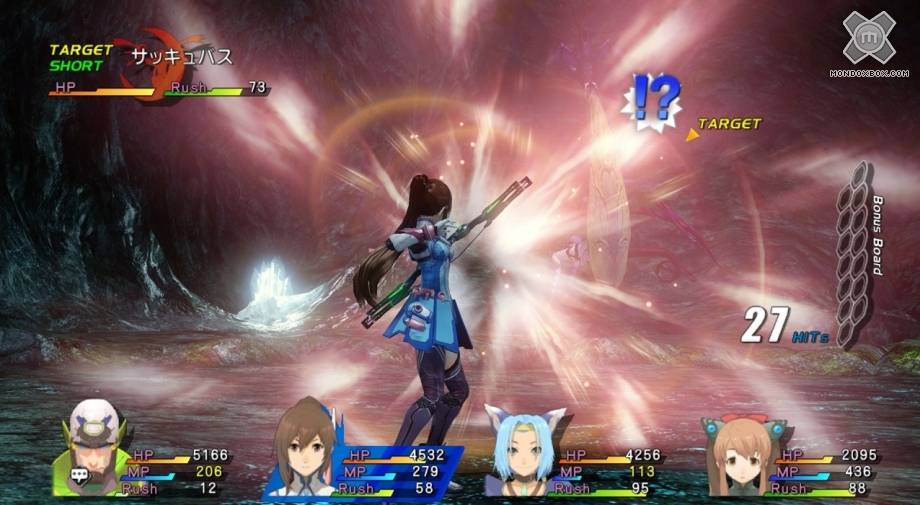Viewport: 920px width, 505px height.
Task: Select the highlighted brown-haired character portrait
Action: [302, 451]
